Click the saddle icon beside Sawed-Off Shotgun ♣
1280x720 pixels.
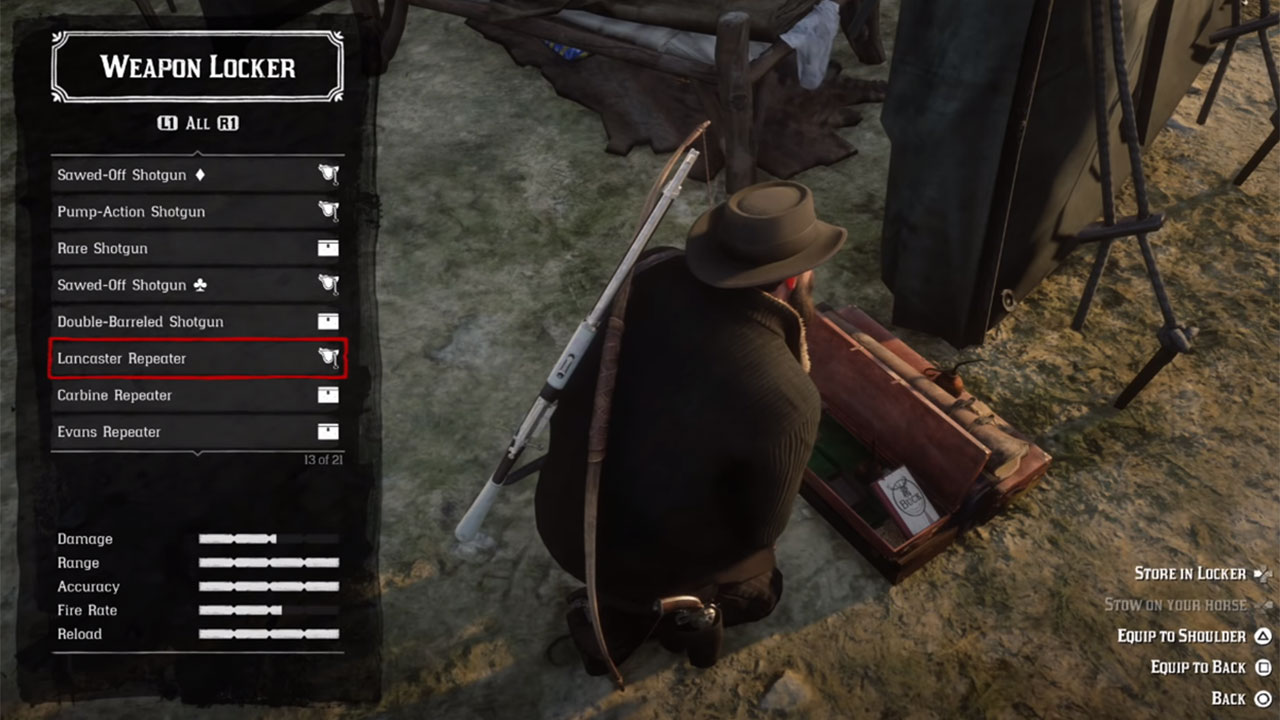(x=330, y=285)
